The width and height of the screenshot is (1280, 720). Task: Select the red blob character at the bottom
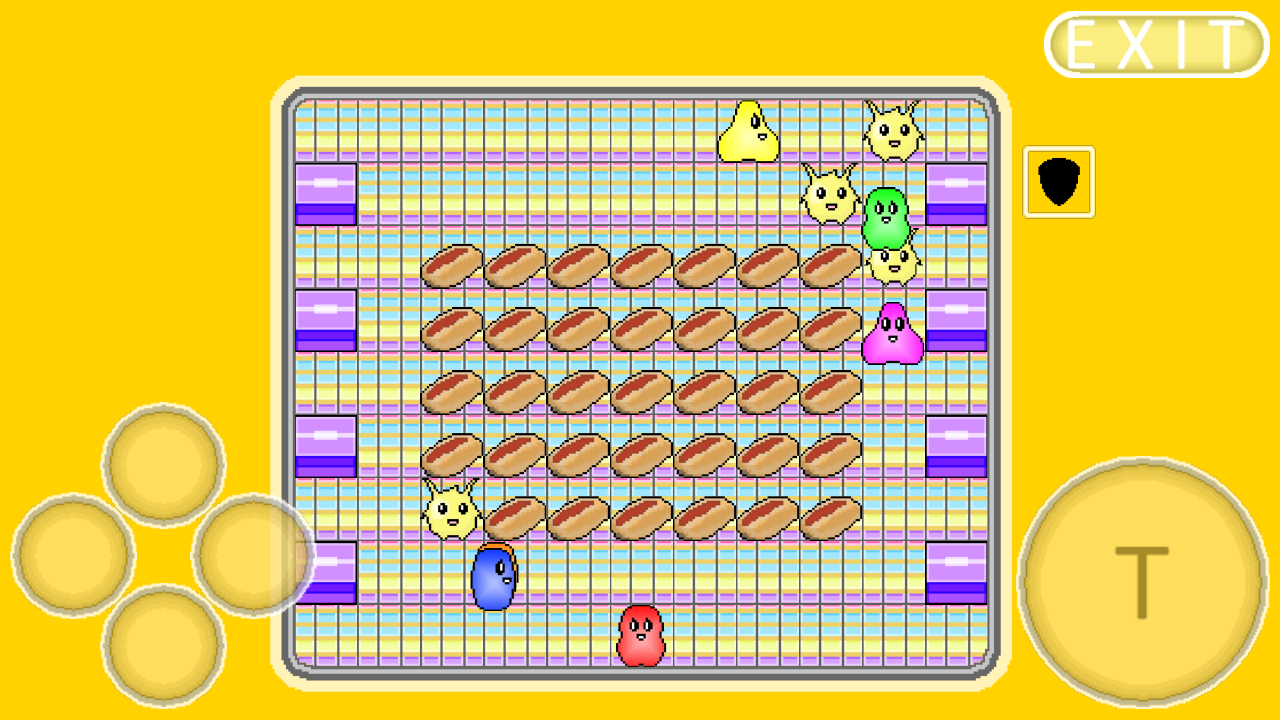pos(640,638)
